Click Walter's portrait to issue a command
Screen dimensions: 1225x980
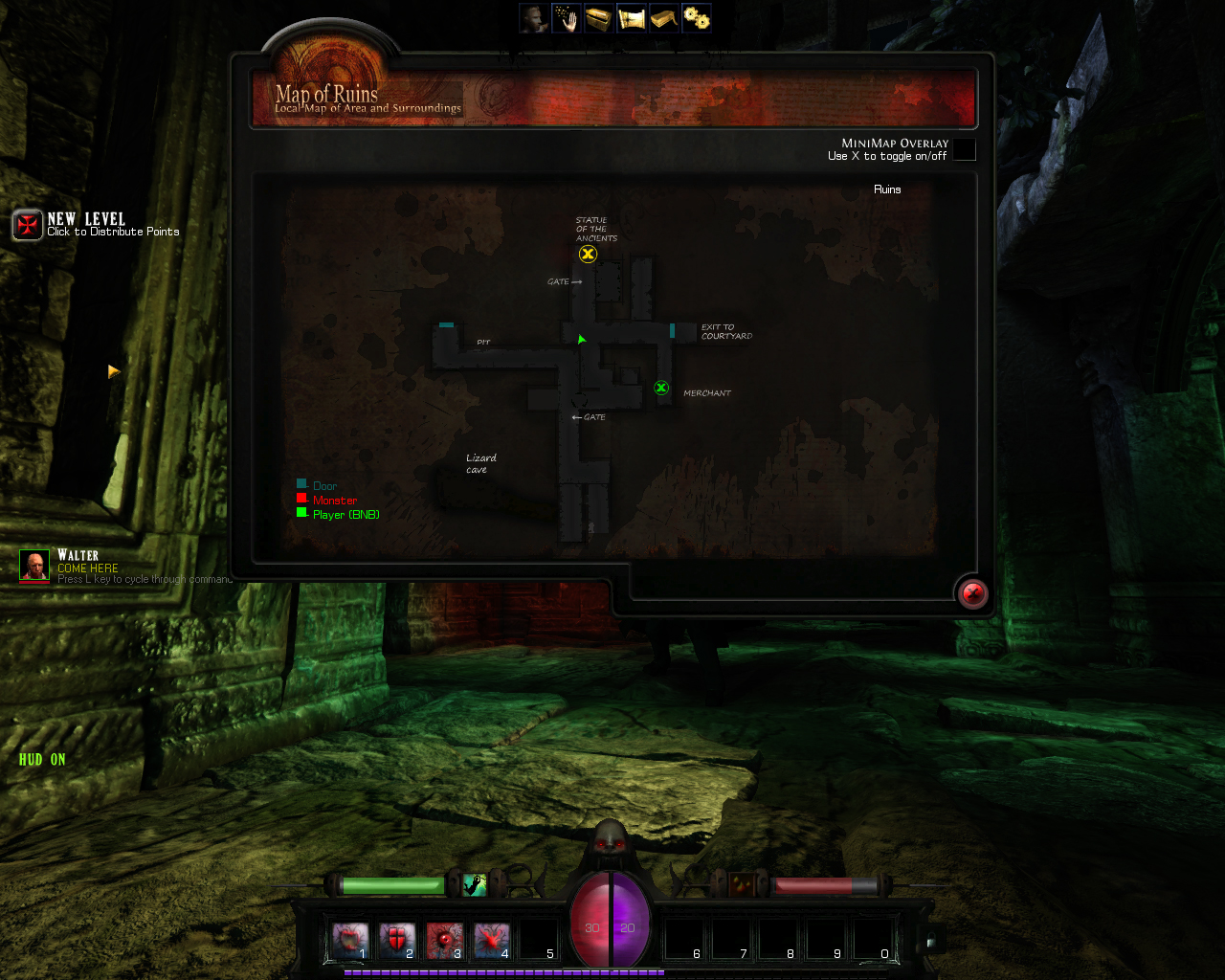(x=33, y=565)
